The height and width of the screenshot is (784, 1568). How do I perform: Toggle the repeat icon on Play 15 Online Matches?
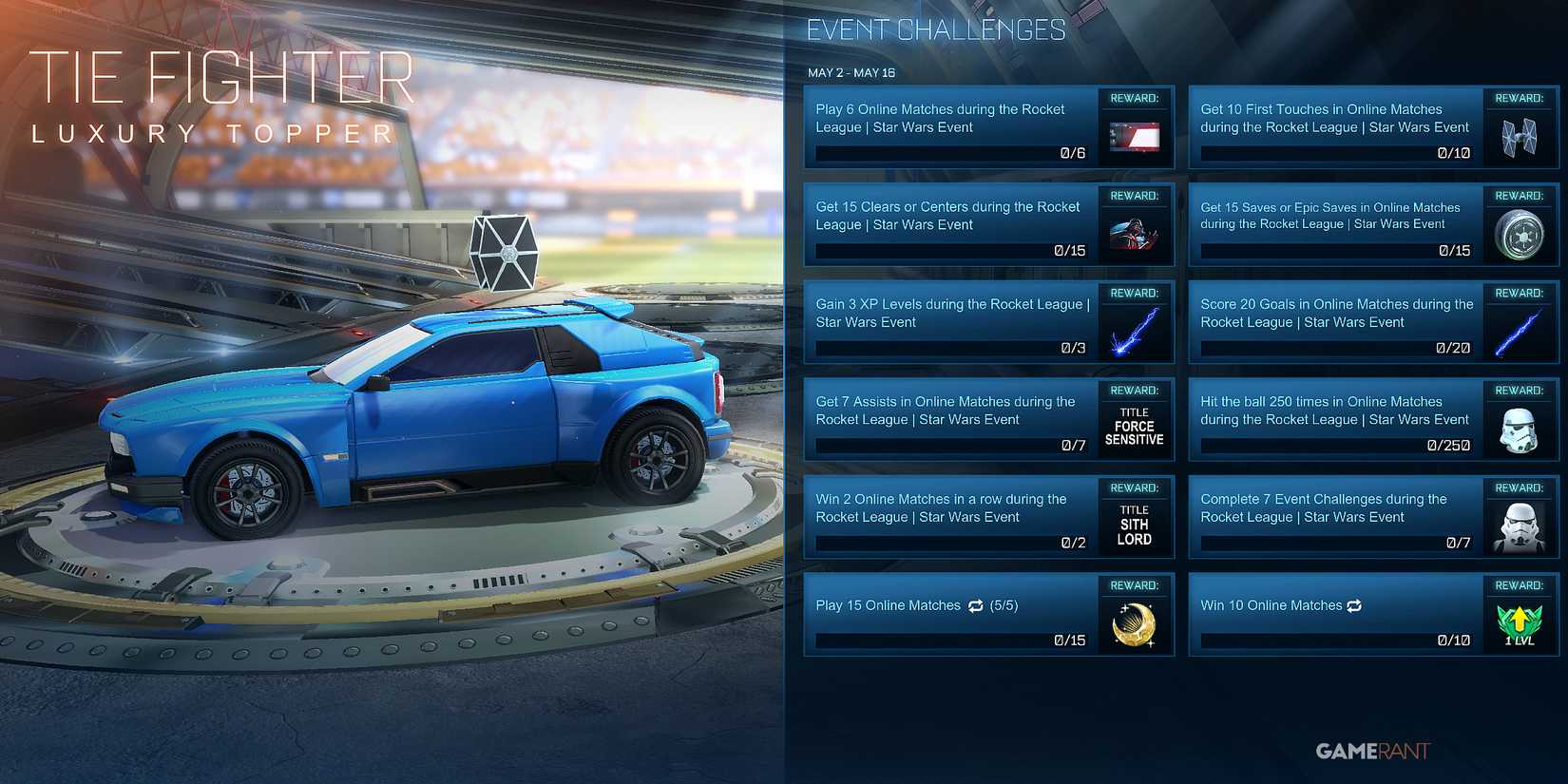click(x=975, y=606)
